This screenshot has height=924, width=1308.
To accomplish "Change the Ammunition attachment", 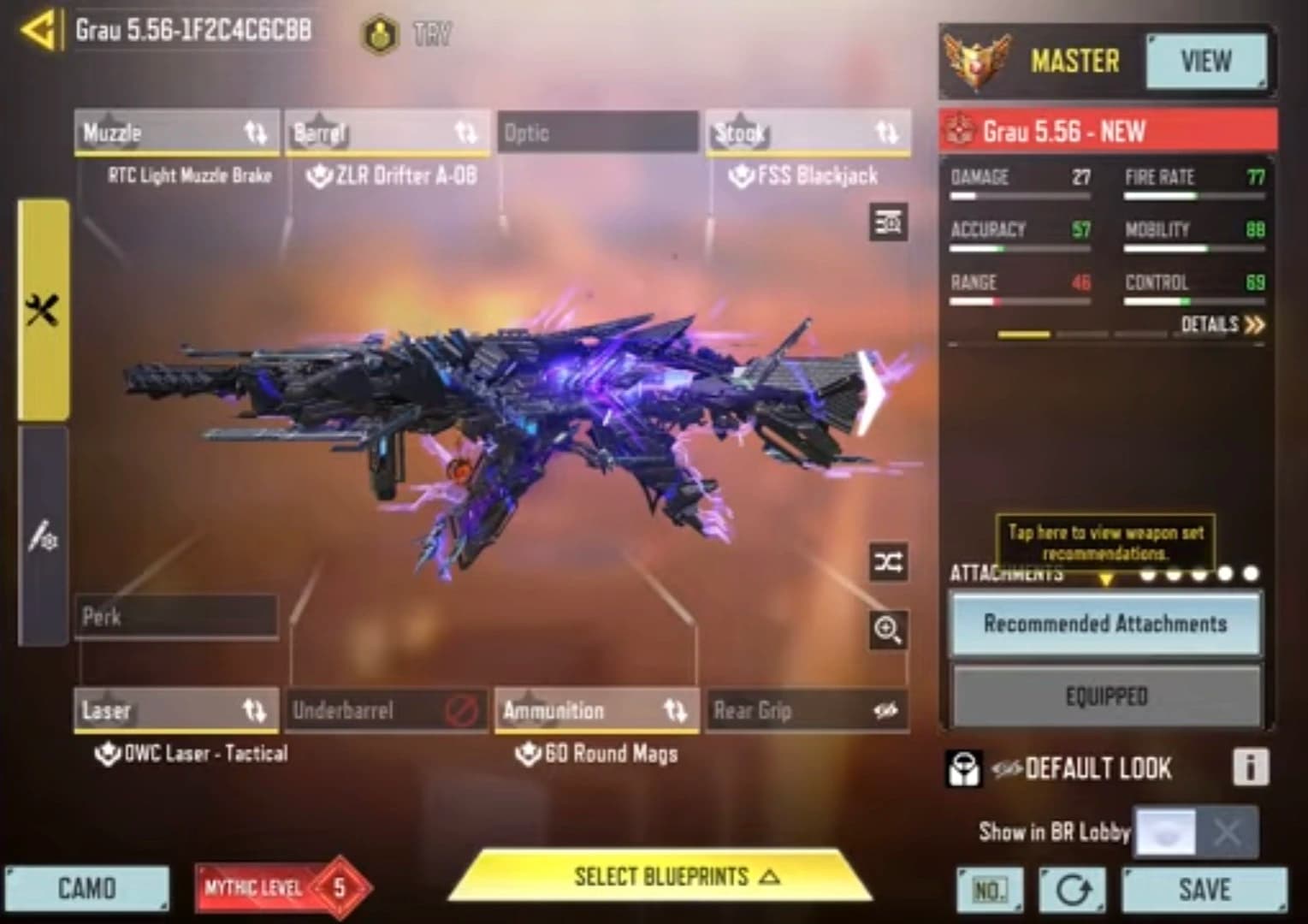I will tap(597, 710).
